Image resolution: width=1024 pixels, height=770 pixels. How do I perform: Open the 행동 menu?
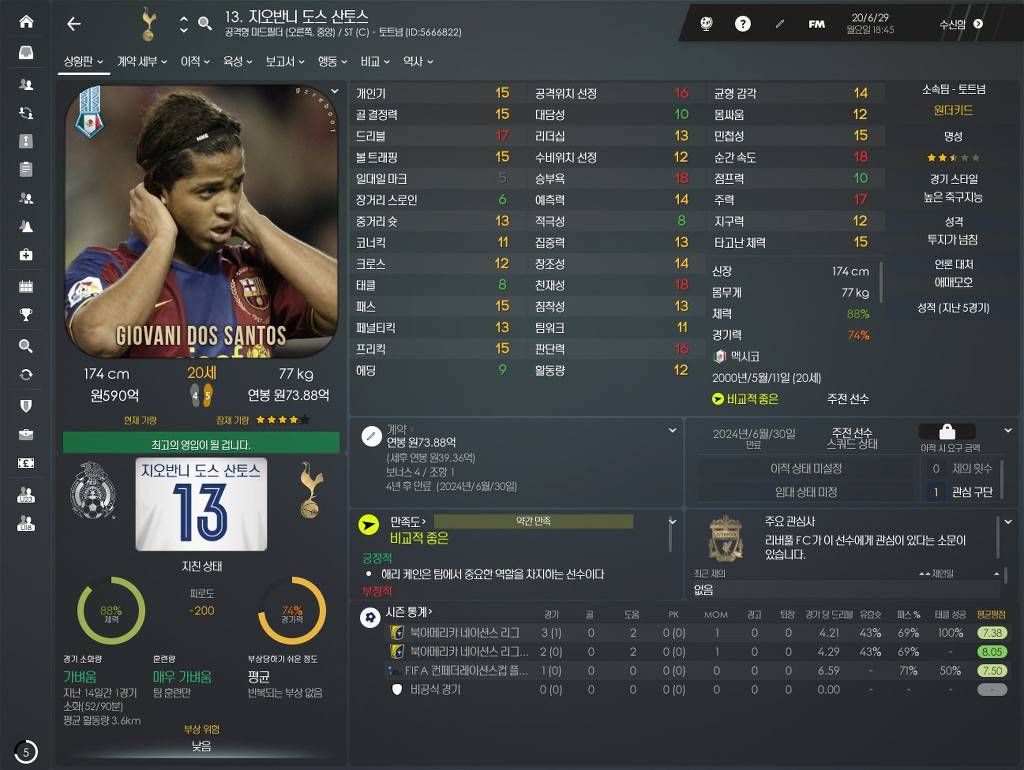[x=331, y=62]
